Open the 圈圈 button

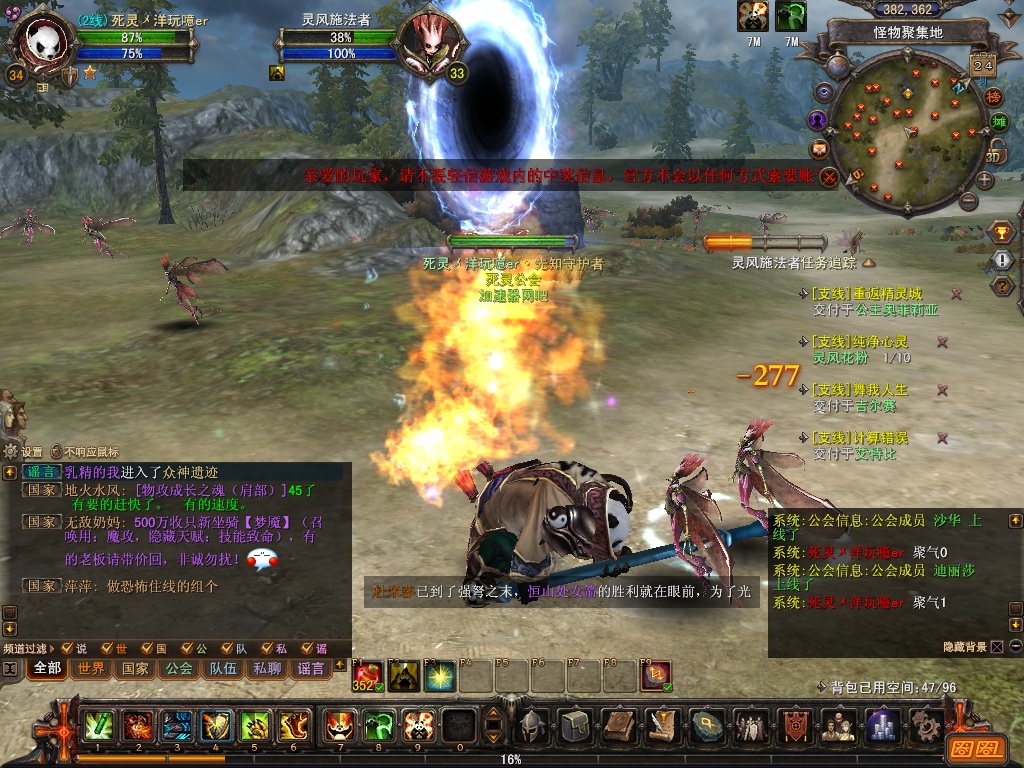(x=973, y=748)
